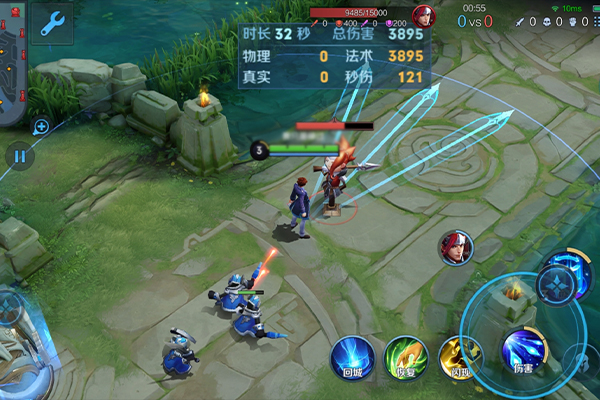600x400 pixels.
Task: Target the enemy hero portrait near skills
Action: tap(456, 248)
